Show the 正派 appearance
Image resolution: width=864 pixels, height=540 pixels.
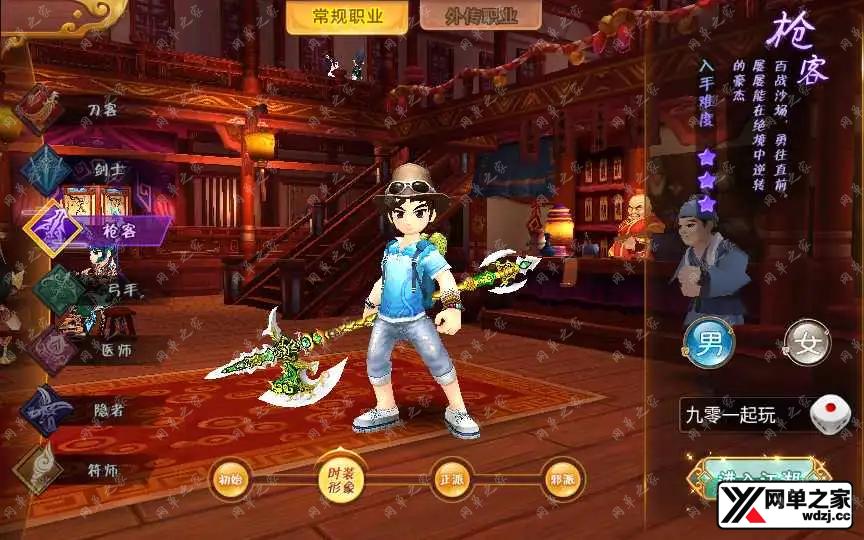coord(450,478)
